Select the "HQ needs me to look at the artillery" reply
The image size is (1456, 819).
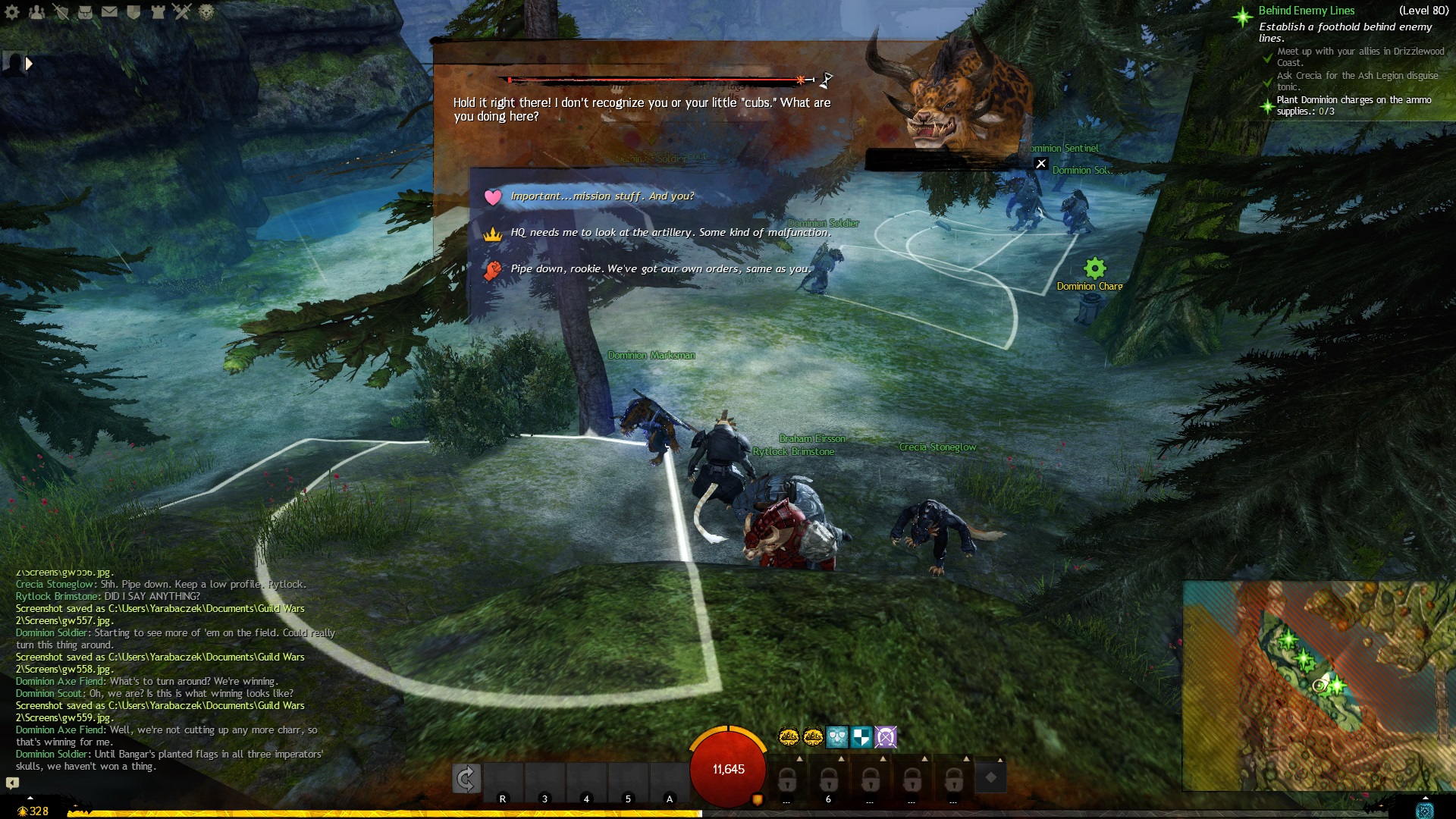pyautogui.click(x=670, y=233)
